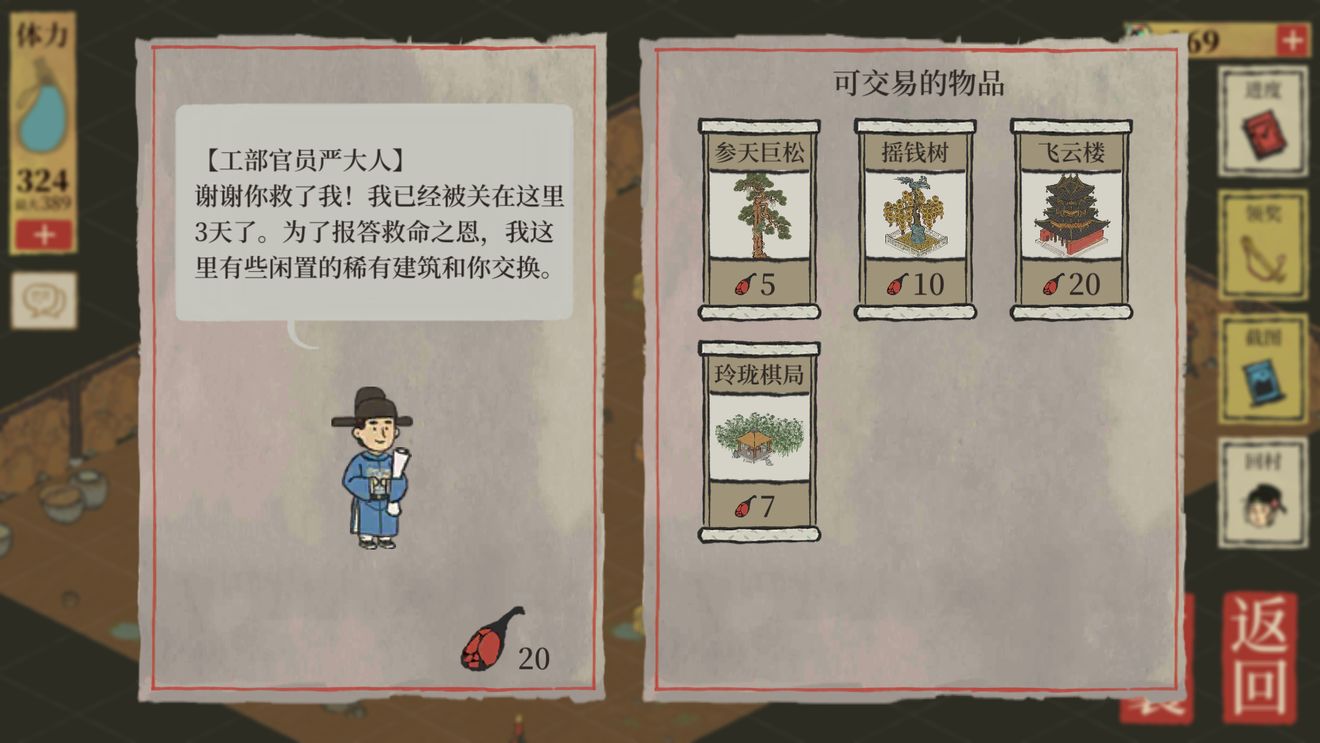The height and width of the screenshot is (743, 1320).
Task: Click the 领奖 slingshot reward icon
Action: pyautogui.click(x=1262, y=243)
